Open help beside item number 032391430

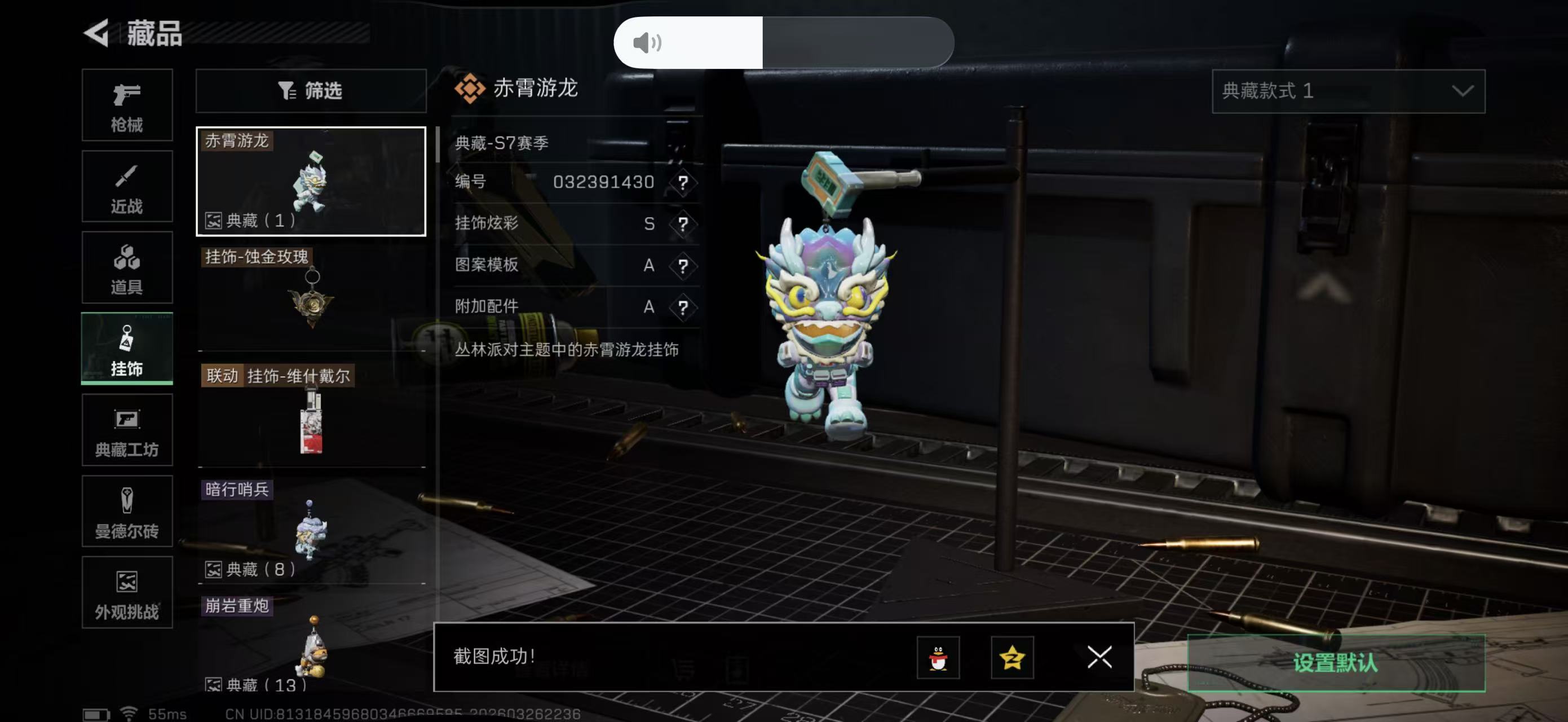pyautogui.click(x=684, y=183)
